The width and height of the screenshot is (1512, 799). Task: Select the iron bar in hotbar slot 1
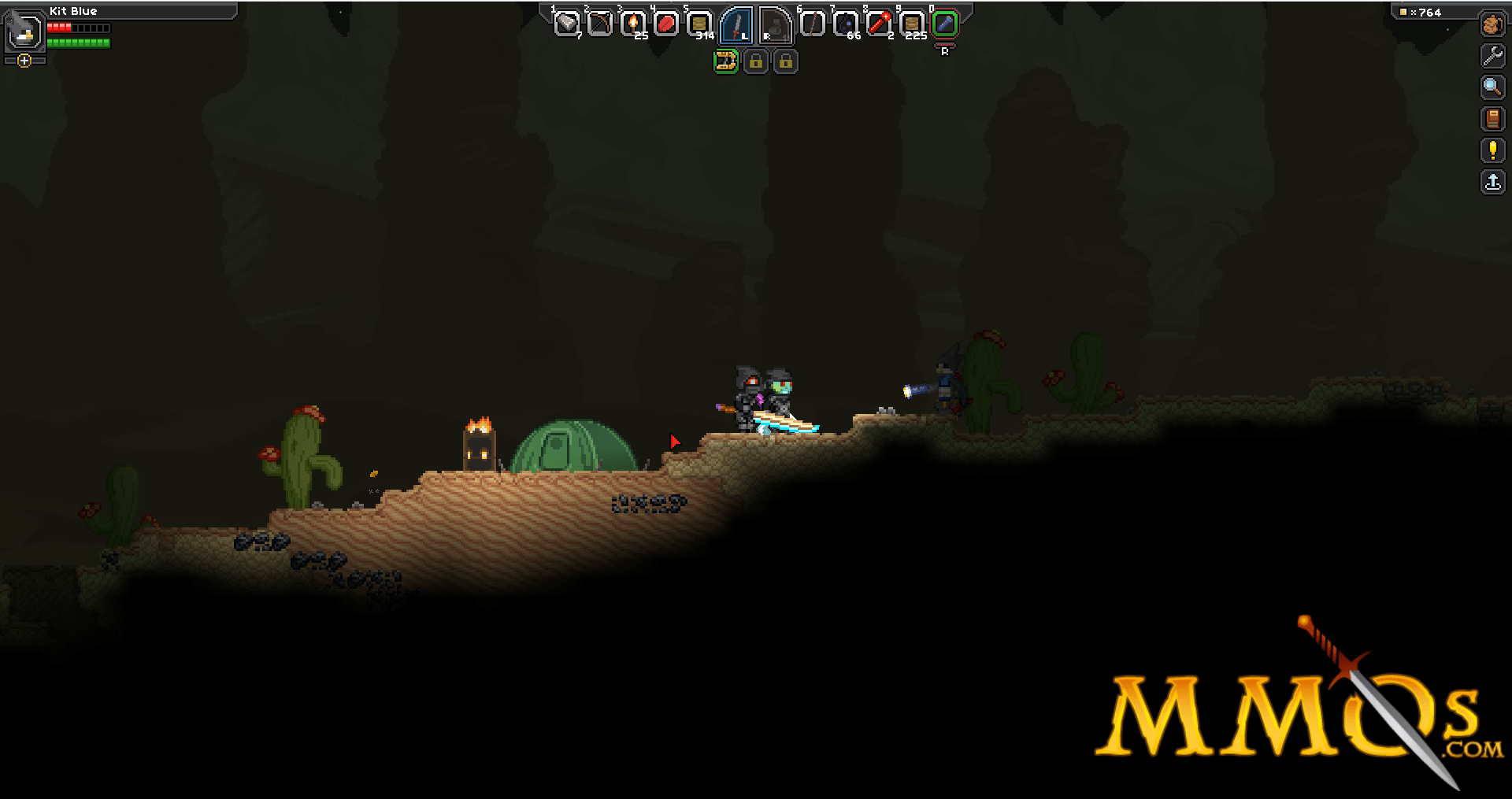coord(567,24)
